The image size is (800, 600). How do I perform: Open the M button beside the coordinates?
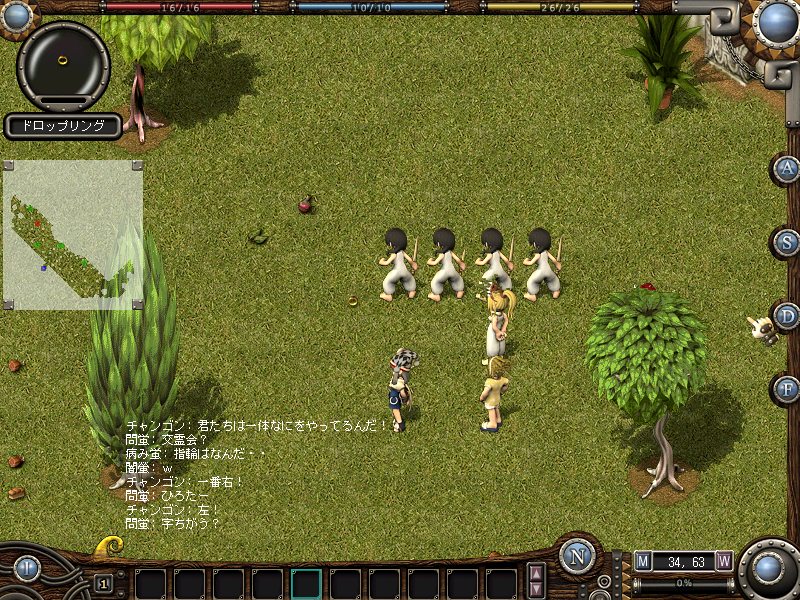click(643, 561)
